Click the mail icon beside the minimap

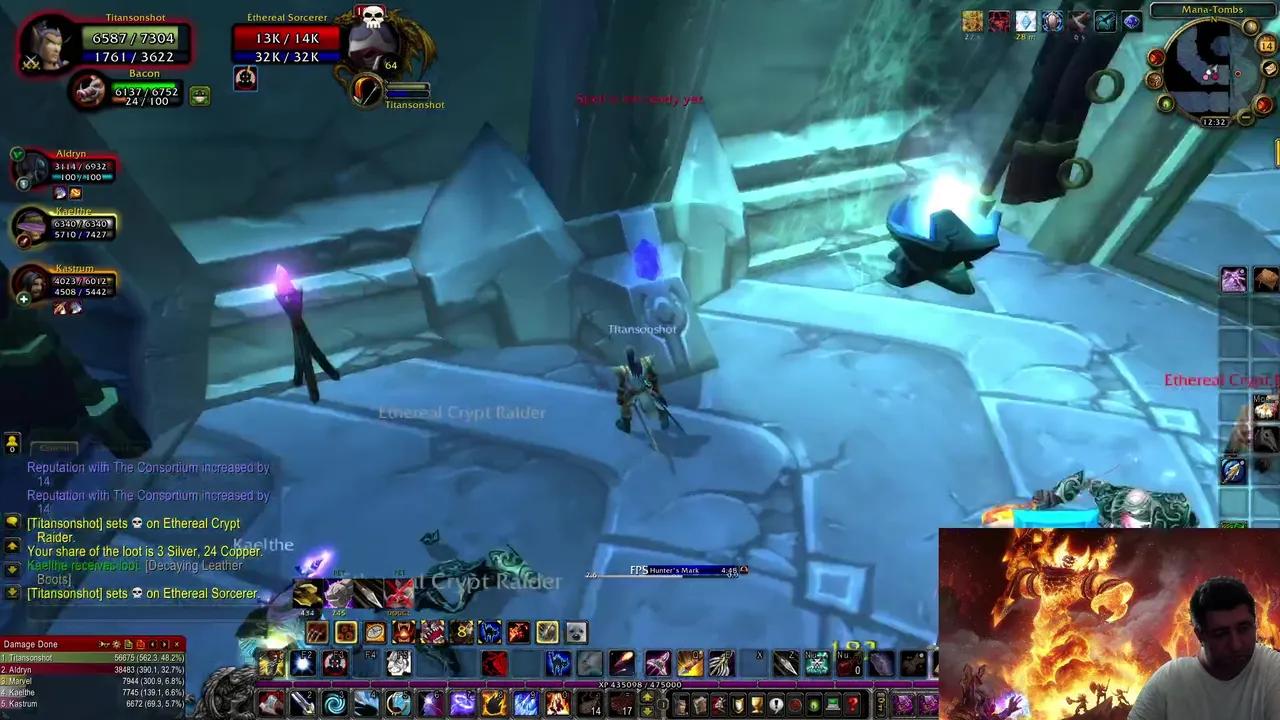pos(1269,69)
